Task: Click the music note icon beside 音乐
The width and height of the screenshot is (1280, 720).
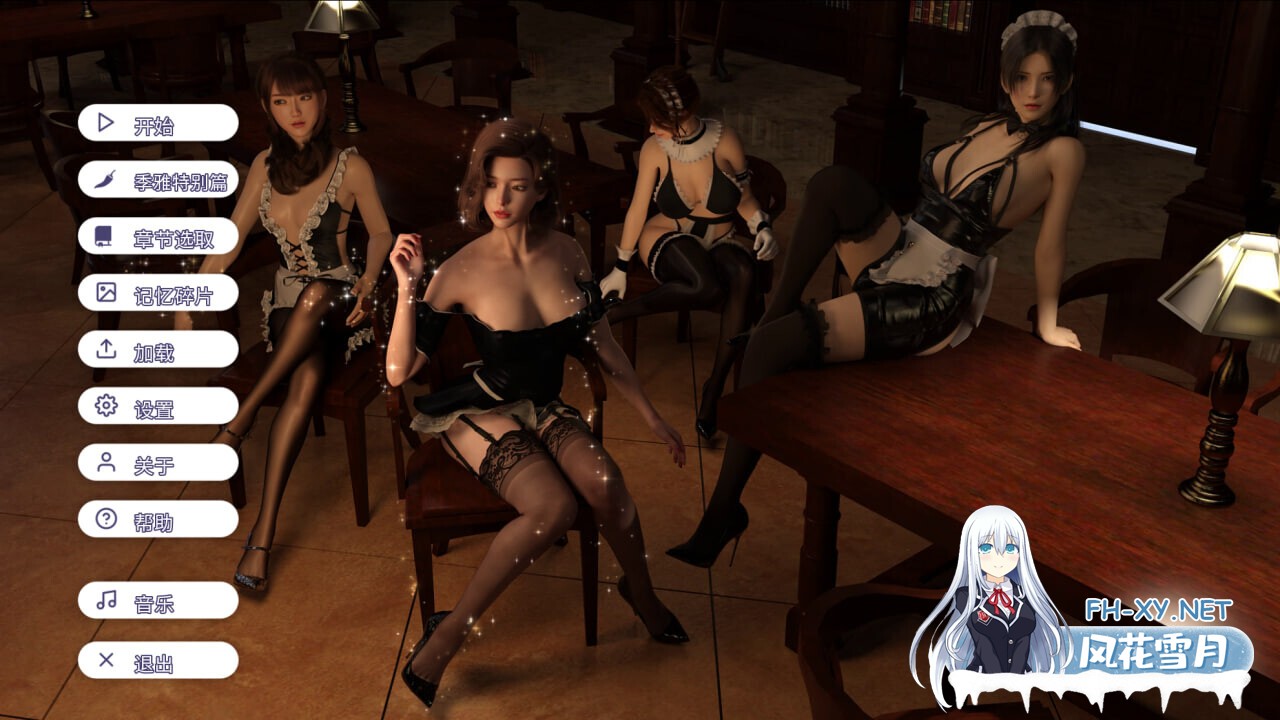Action: (x=104, y=601)
